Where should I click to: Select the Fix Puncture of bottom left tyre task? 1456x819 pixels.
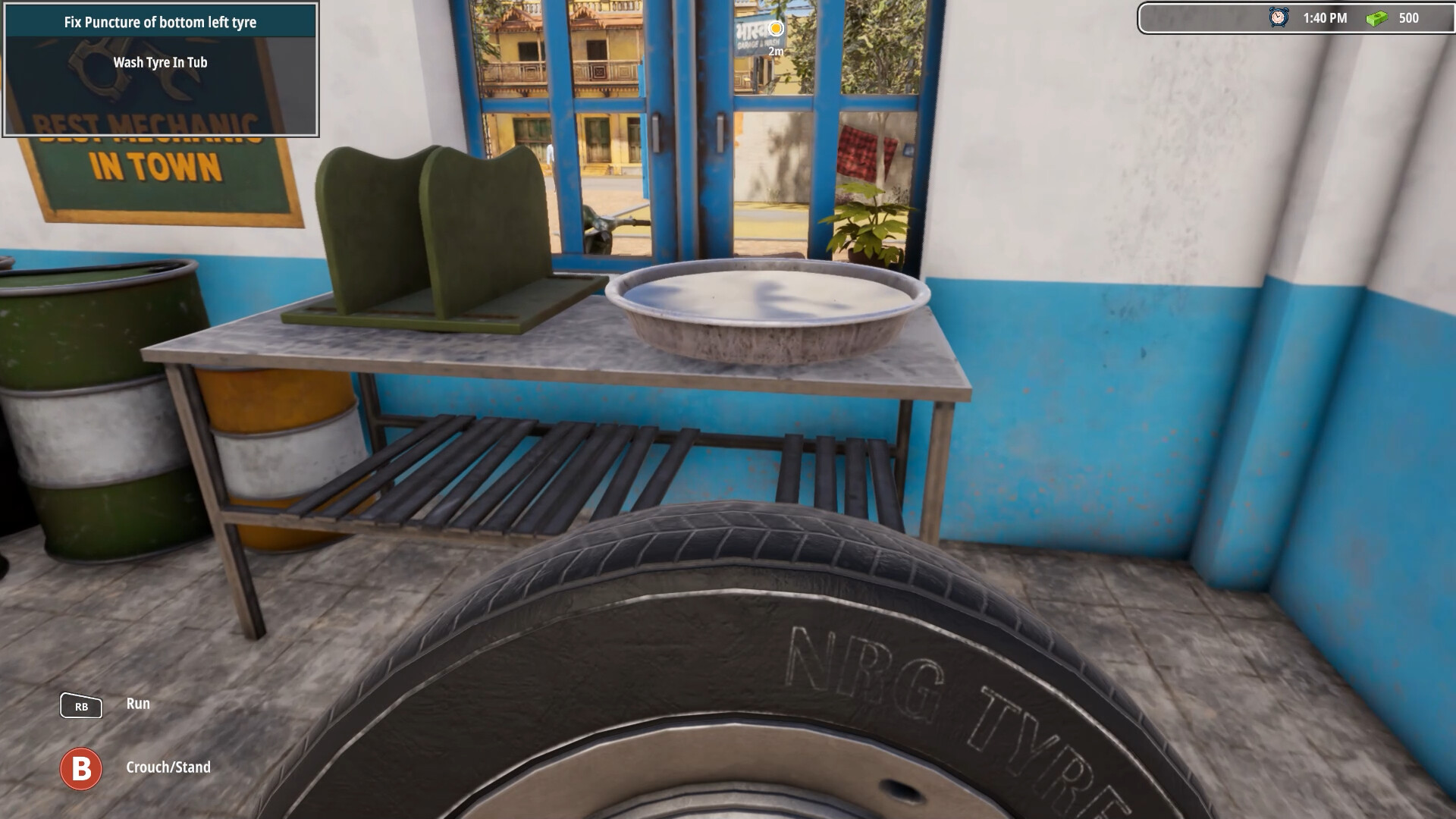click(x=161, y=22)
